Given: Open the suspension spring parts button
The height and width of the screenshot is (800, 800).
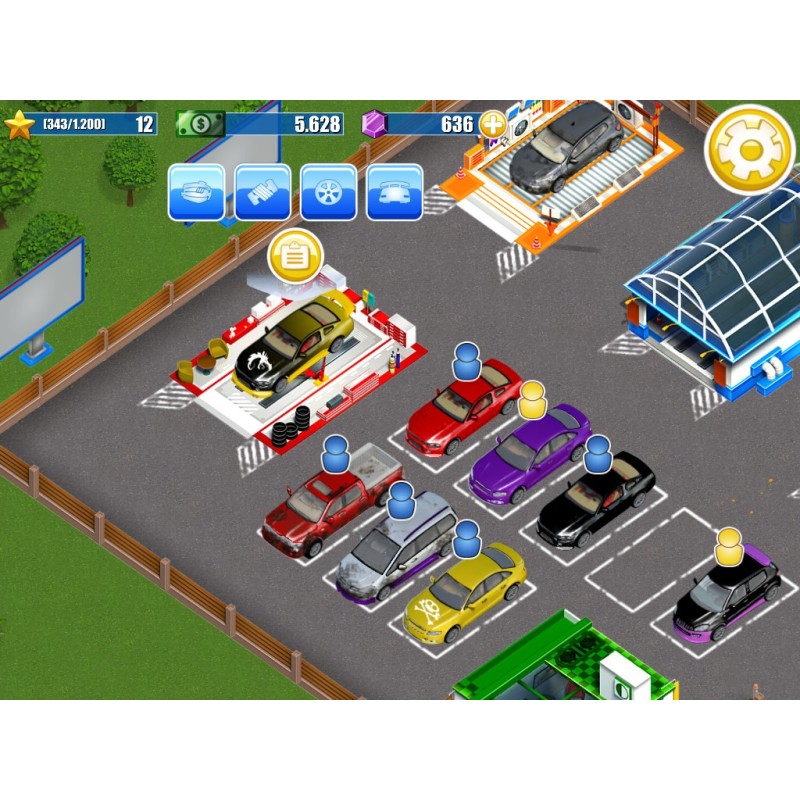Looking at the screenshot, I should (x=262, y=192).
